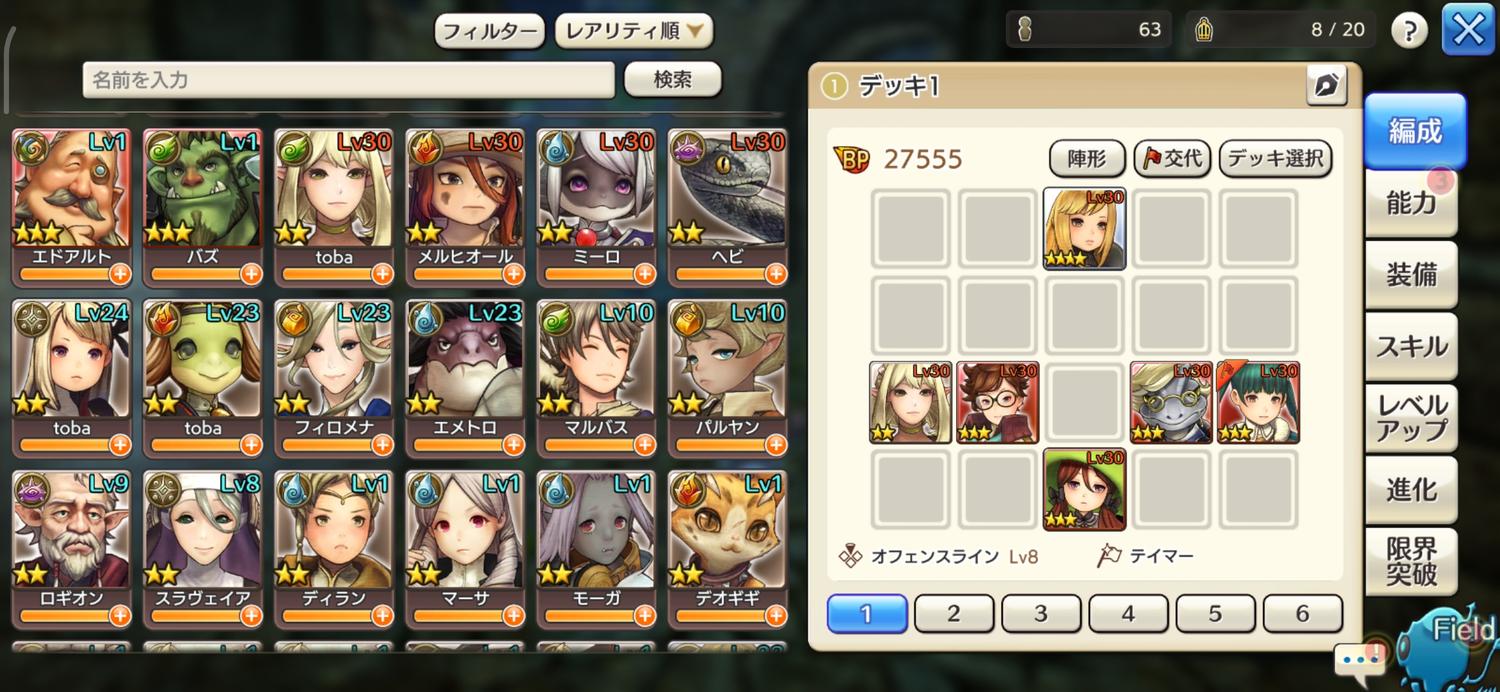Close the screen with the blue X
1500x692 pixels.
click(x=1467, y=30)
